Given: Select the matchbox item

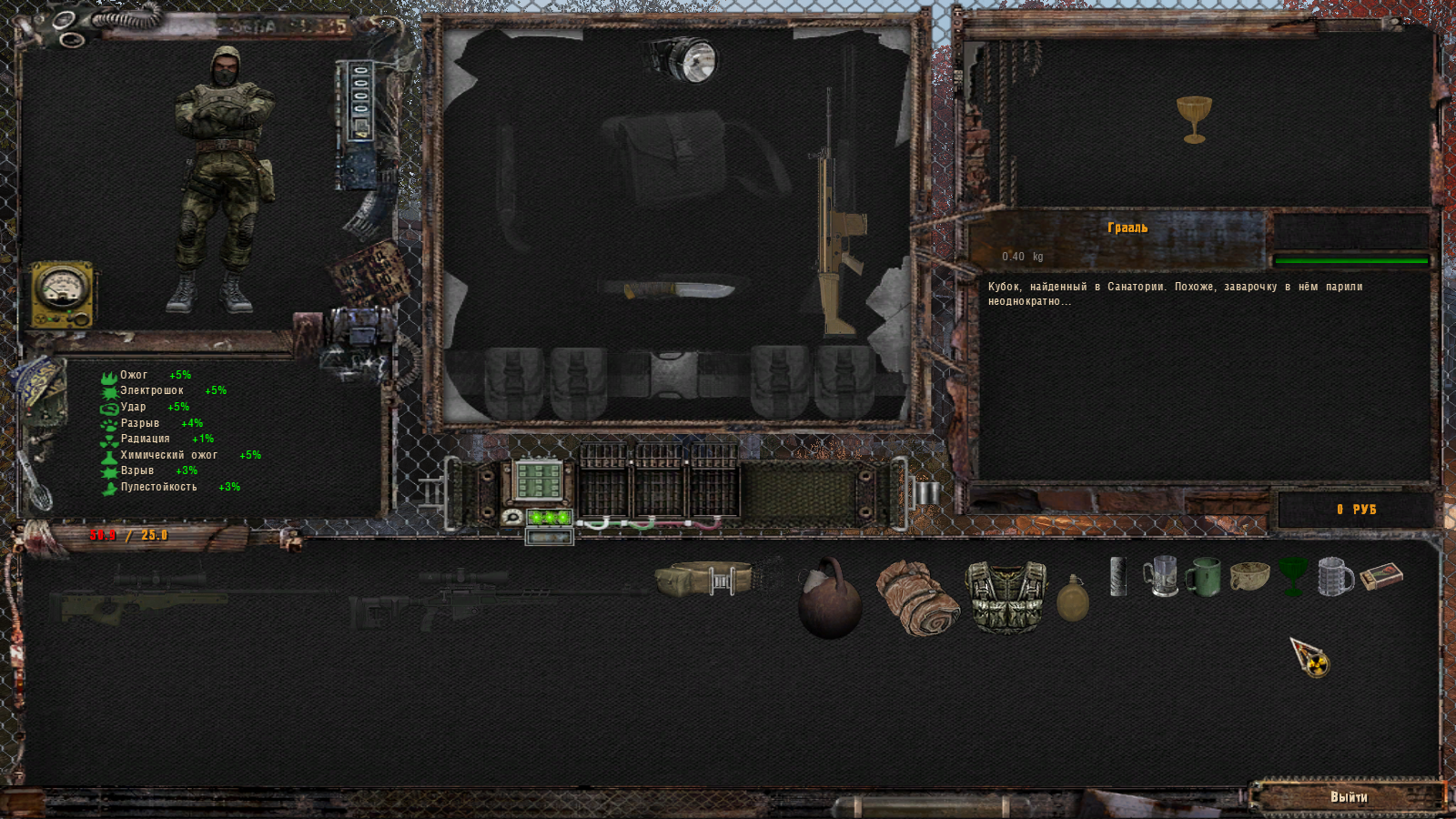Looking at the screenshot, I should pos(1381,576).
